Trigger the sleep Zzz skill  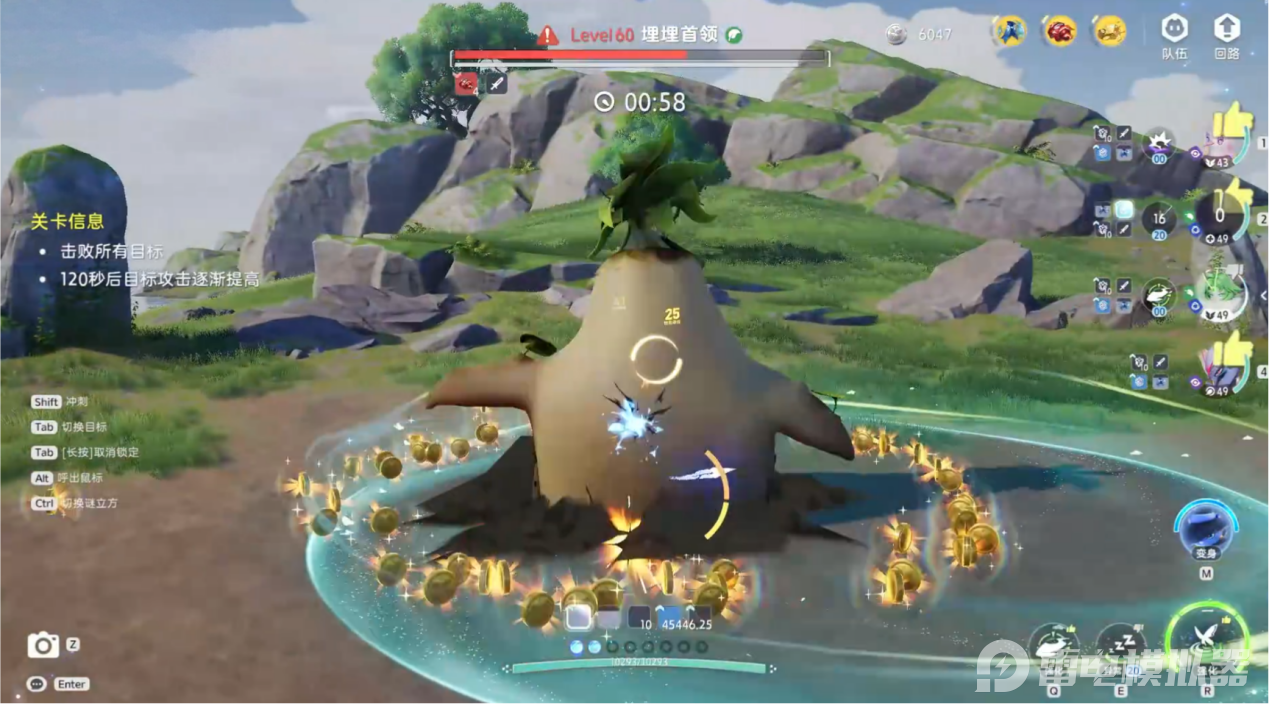click(x=1120, y=645)
